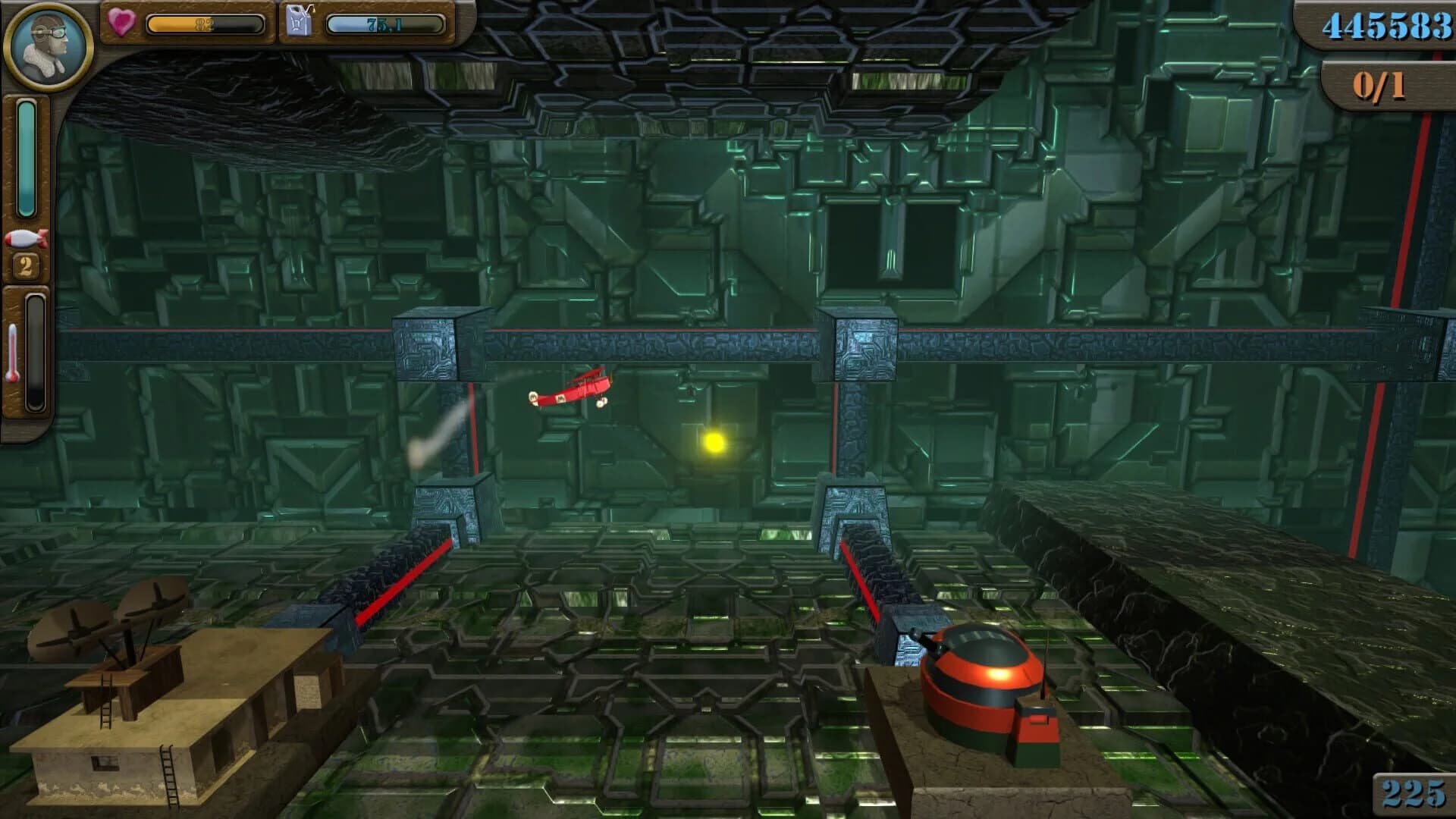Select the pink heart health icon
The image size is (1456, 819).
pos(121,20)
